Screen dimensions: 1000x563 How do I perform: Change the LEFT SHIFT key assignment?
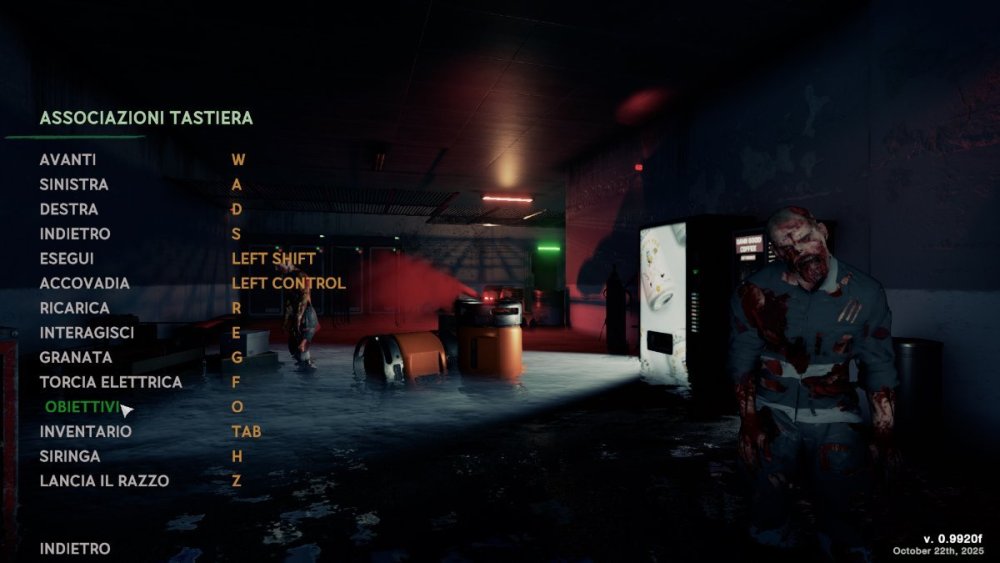pyautogui.click(x=274, y=258)
